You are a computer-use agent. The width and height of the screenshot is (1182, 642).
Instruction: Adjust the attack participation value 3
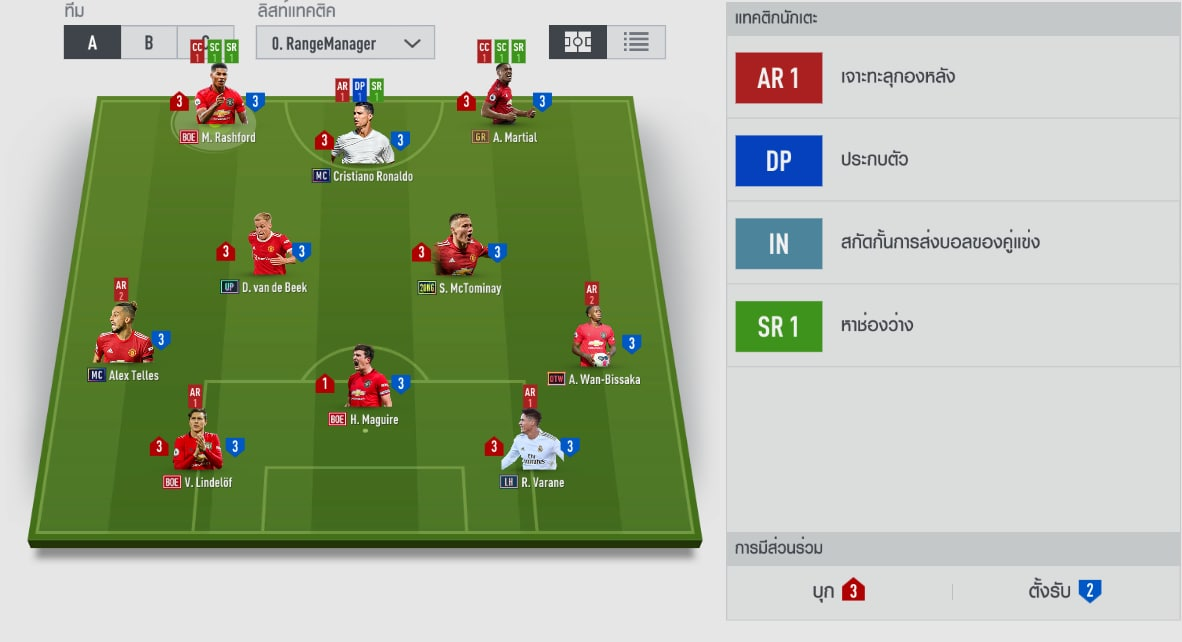852,591
